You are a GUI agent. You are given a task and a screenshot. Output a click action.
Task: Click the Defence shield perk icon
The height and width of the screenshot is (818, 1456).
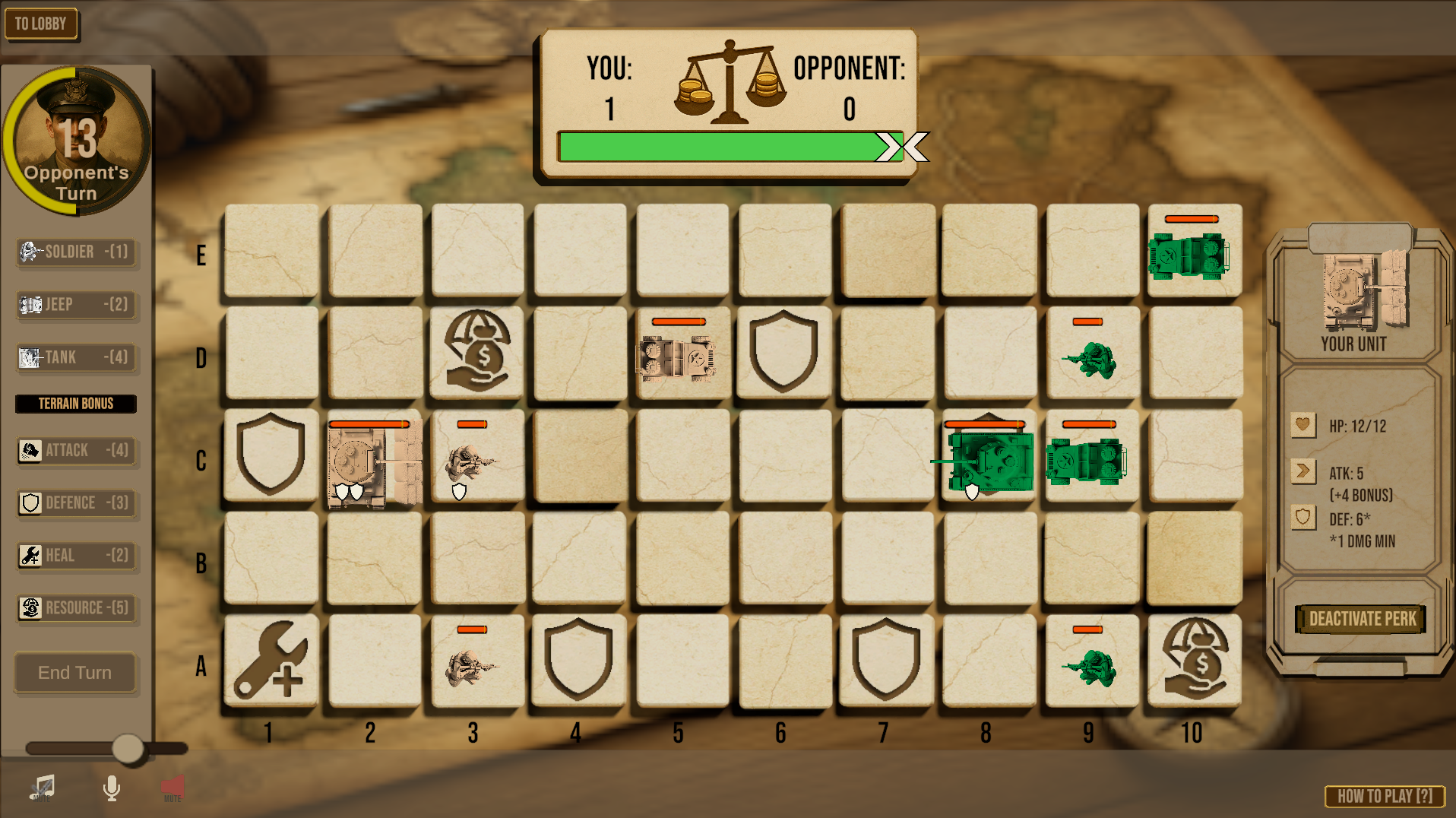[x=29, y=503]
